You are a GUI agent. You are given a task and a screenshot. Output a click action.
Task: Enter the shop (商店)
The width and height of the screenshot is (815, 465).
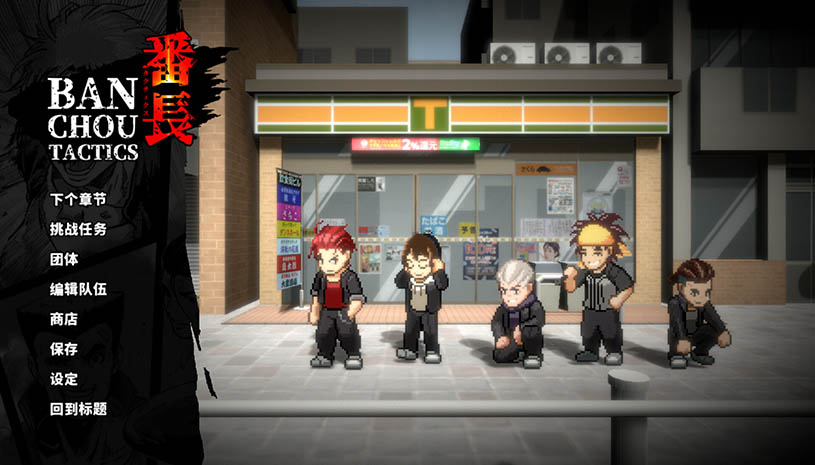64,319
